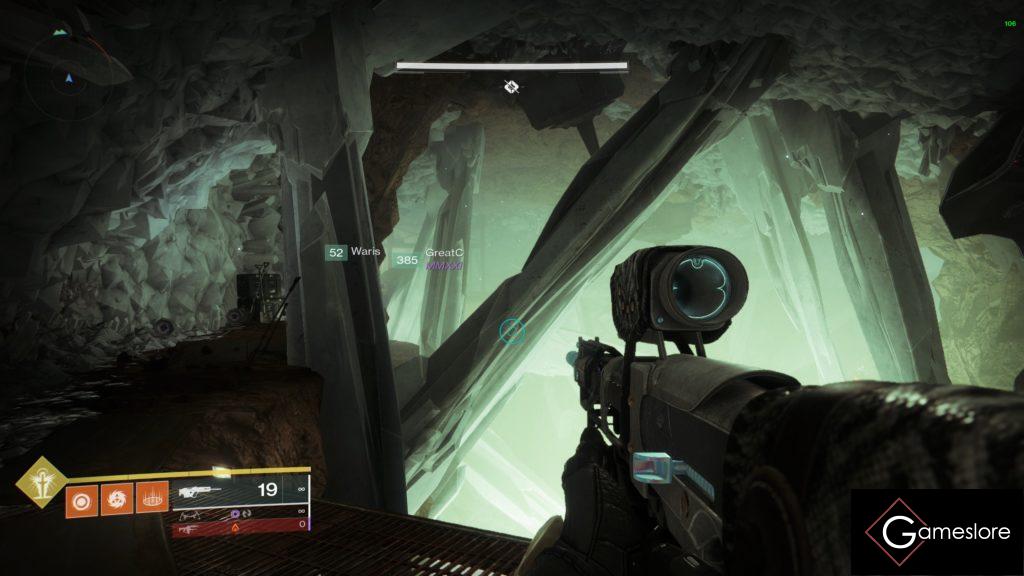Trigger the swirling melee ability icon
The image size is (1024, 576).
116,497
